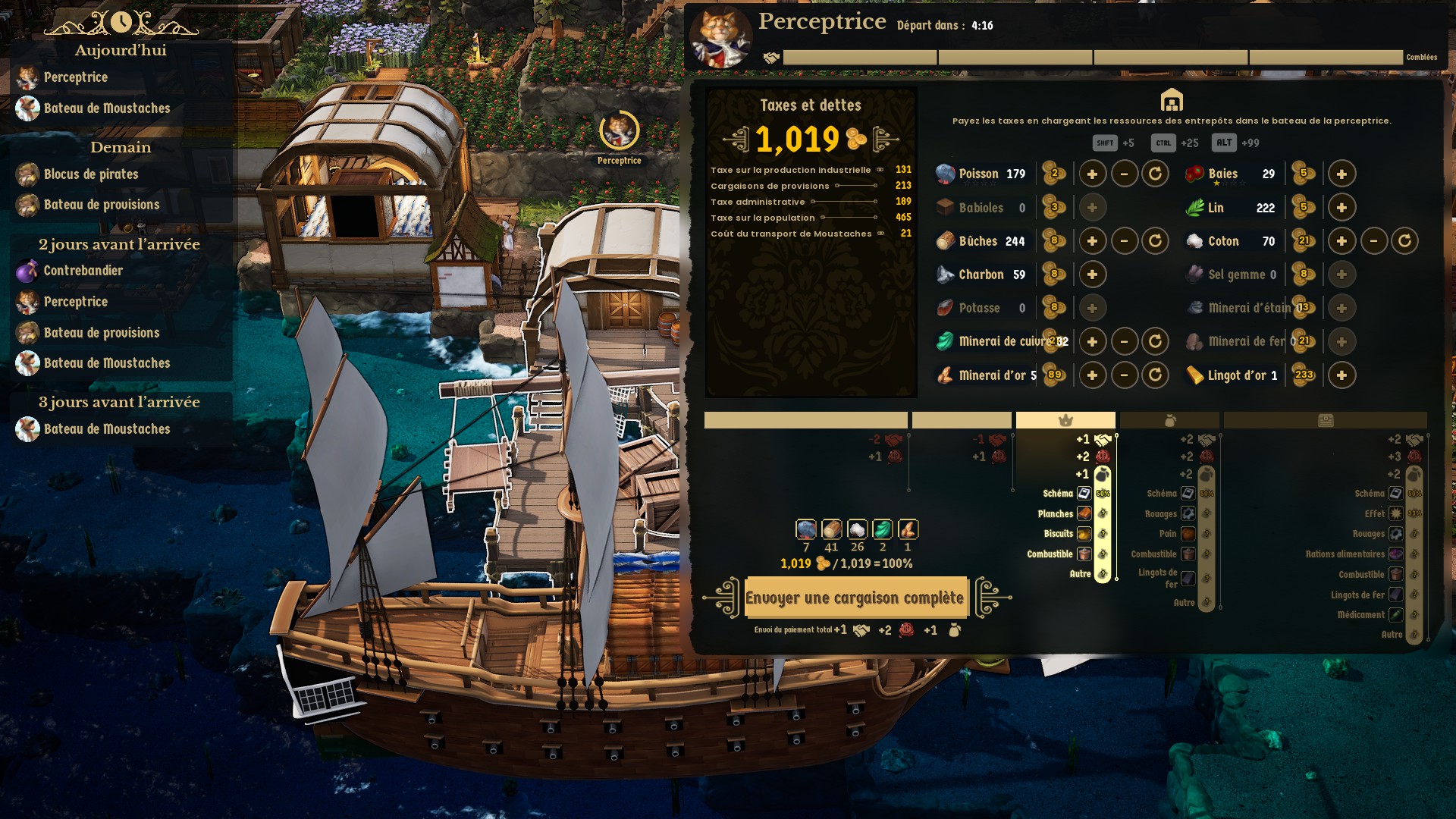Add Lin to the tax cargo
1456x819 pixels.
[1341, 207]
